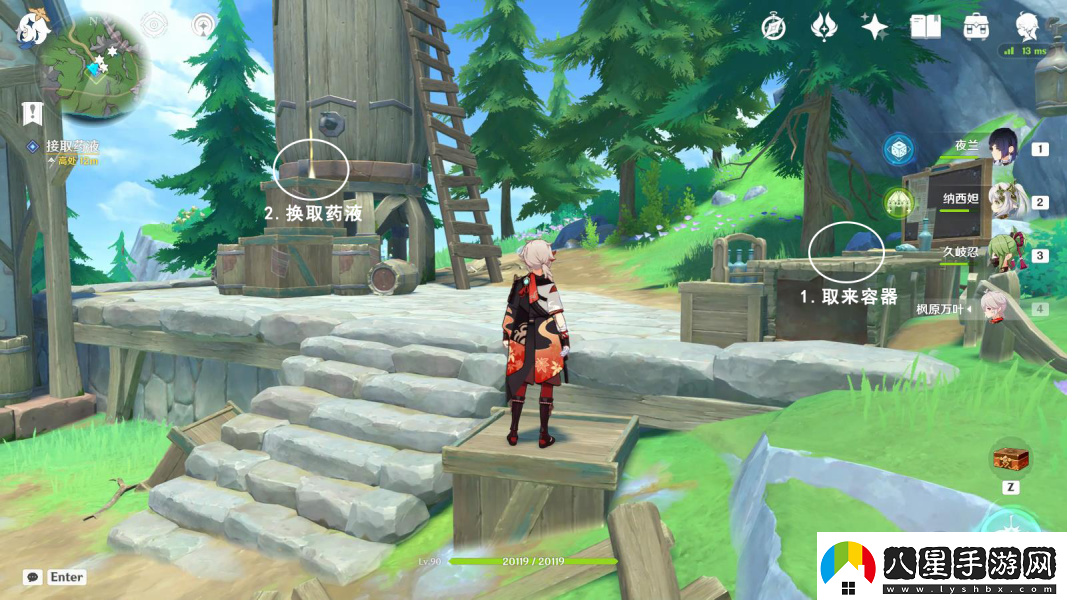Activate 纳西妲's green burst icon
1067x600 pixels.
click(x=899, y=203)
